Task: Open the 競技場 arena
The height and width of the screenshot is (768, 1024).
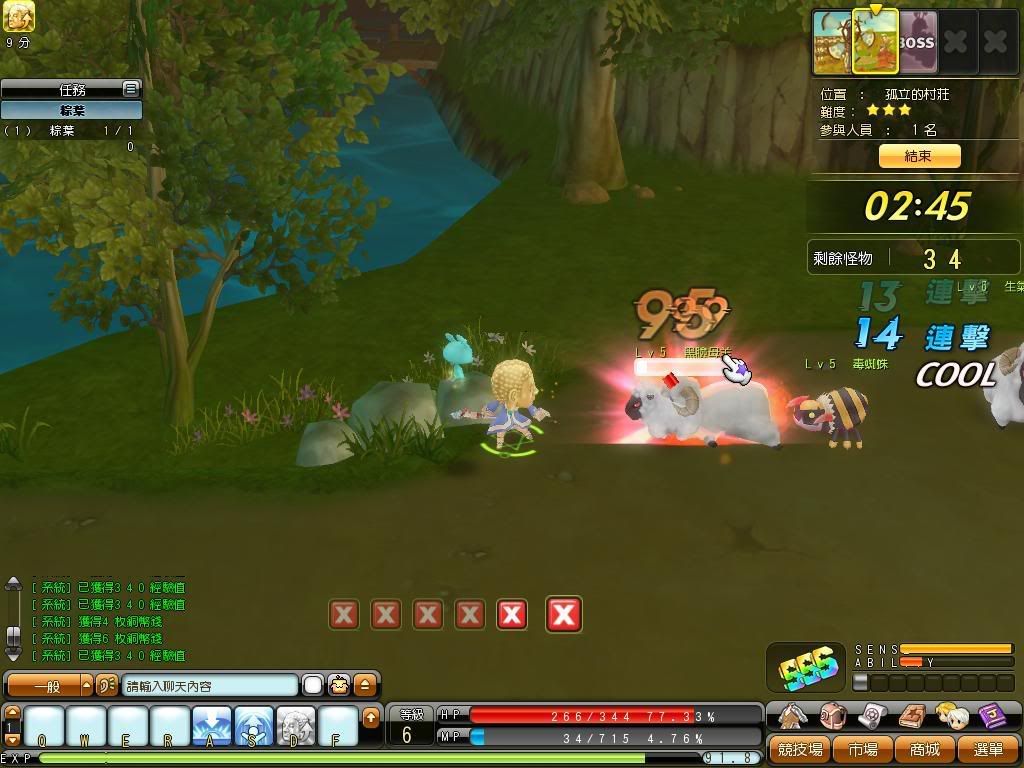Action: (800, 749)
